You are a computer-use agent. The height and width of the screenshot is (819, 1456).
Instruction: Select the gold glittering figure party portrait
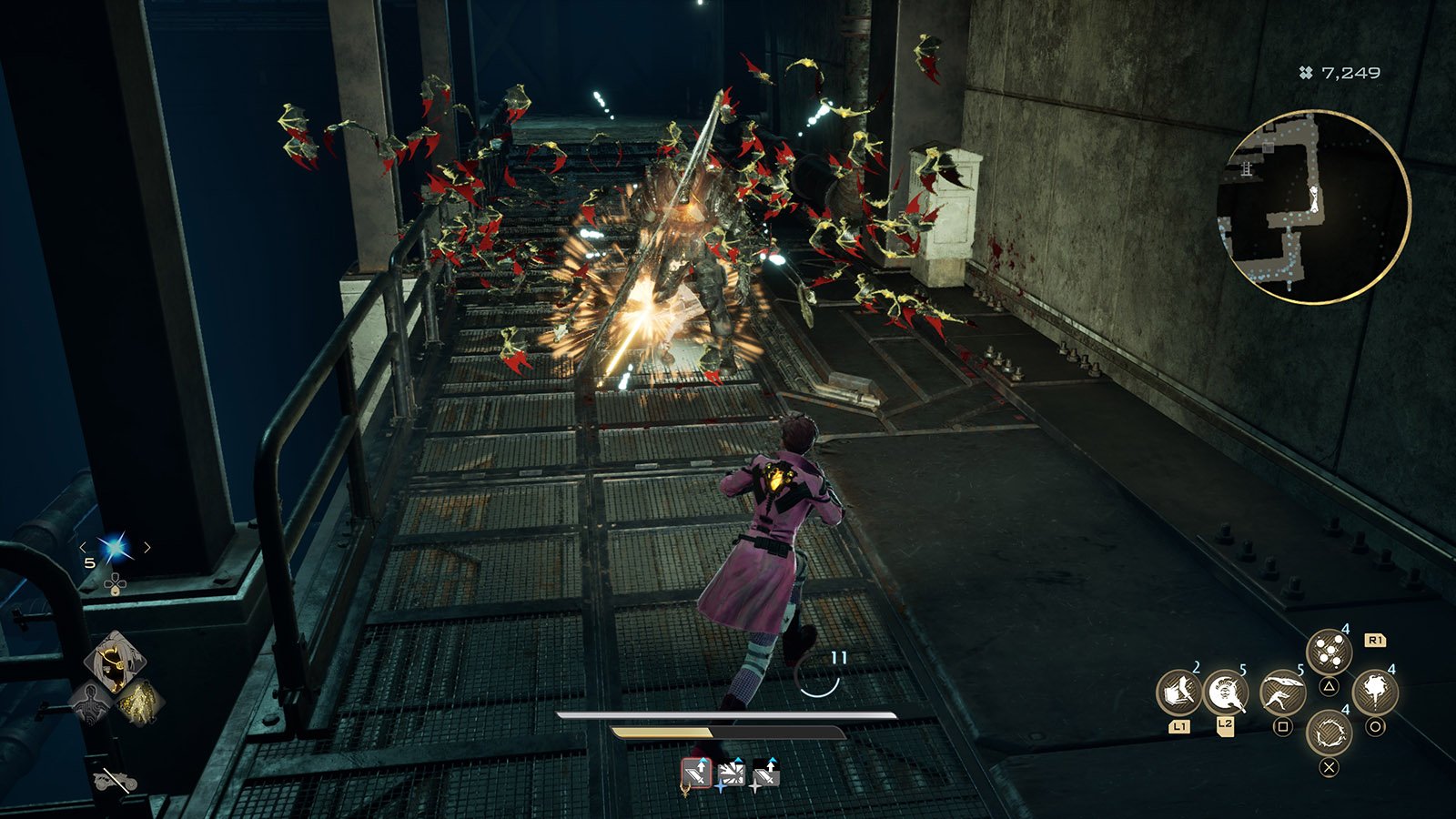[x=140, y=702]
